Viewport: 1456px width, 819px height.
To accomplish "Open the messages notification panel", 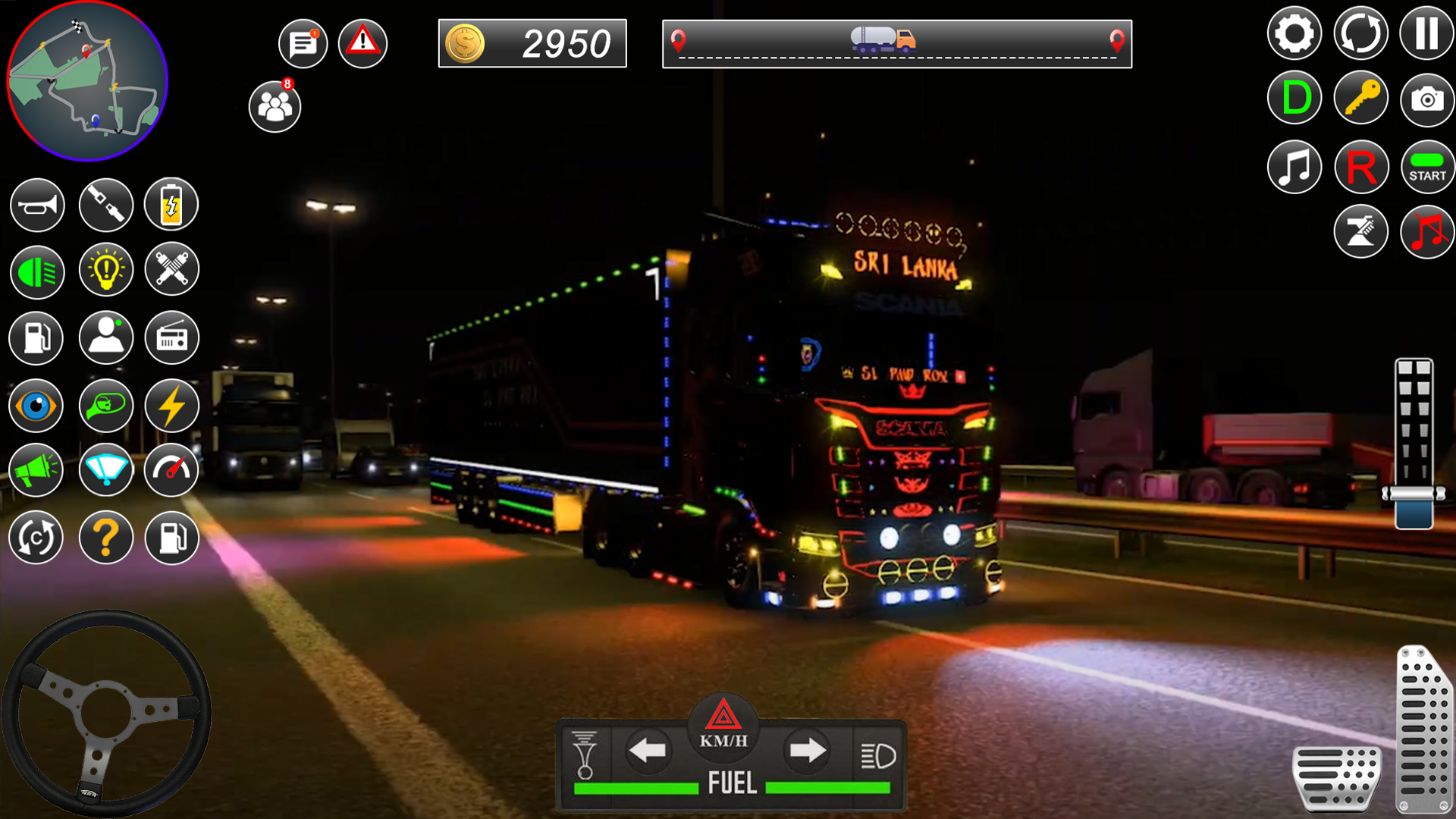I will [302, 43].
